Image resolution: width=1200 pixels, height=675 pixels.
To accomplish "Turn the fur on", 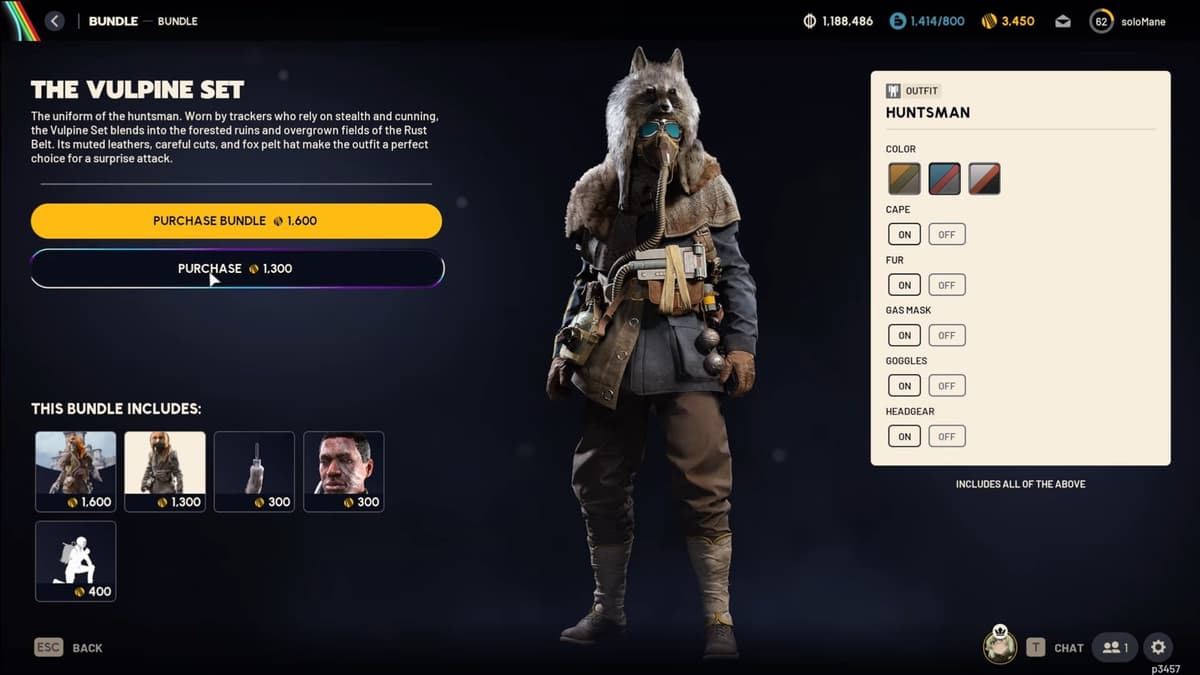I will tap(904, 285).
